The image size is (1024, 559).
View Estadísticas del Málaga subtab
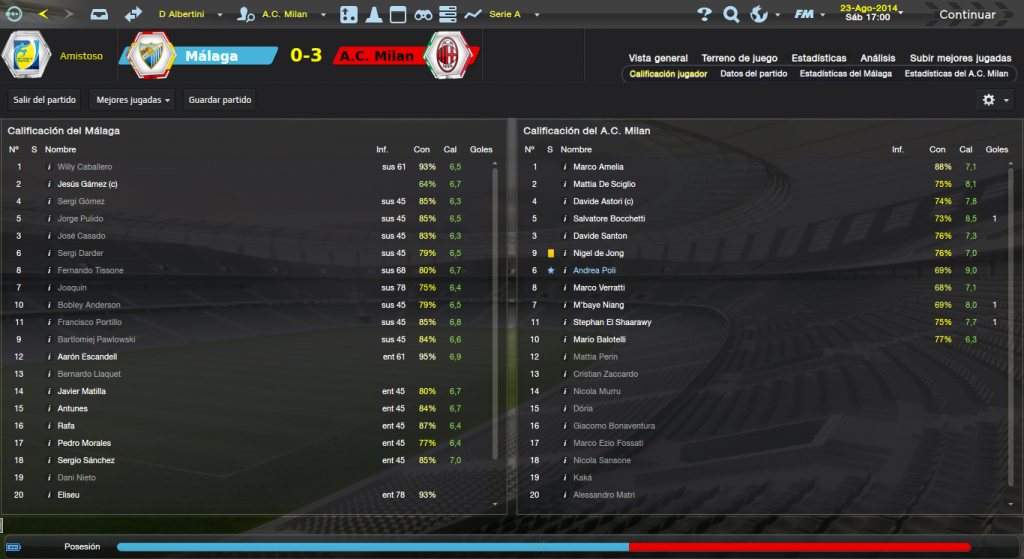[x=846, y=74]
